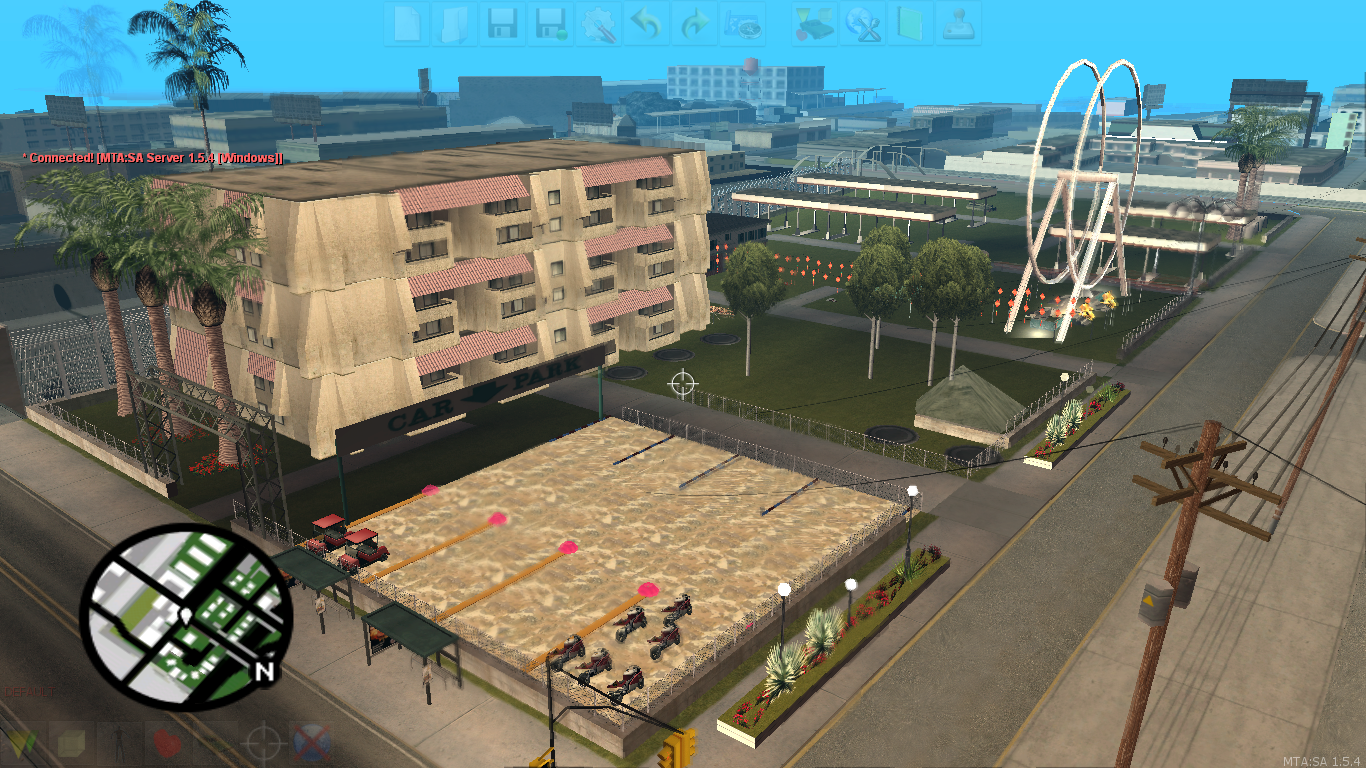The width and height of the screenshot is (1366, 768).
Task: Open definitions with the green notebook icon
Action: [911, 25]
